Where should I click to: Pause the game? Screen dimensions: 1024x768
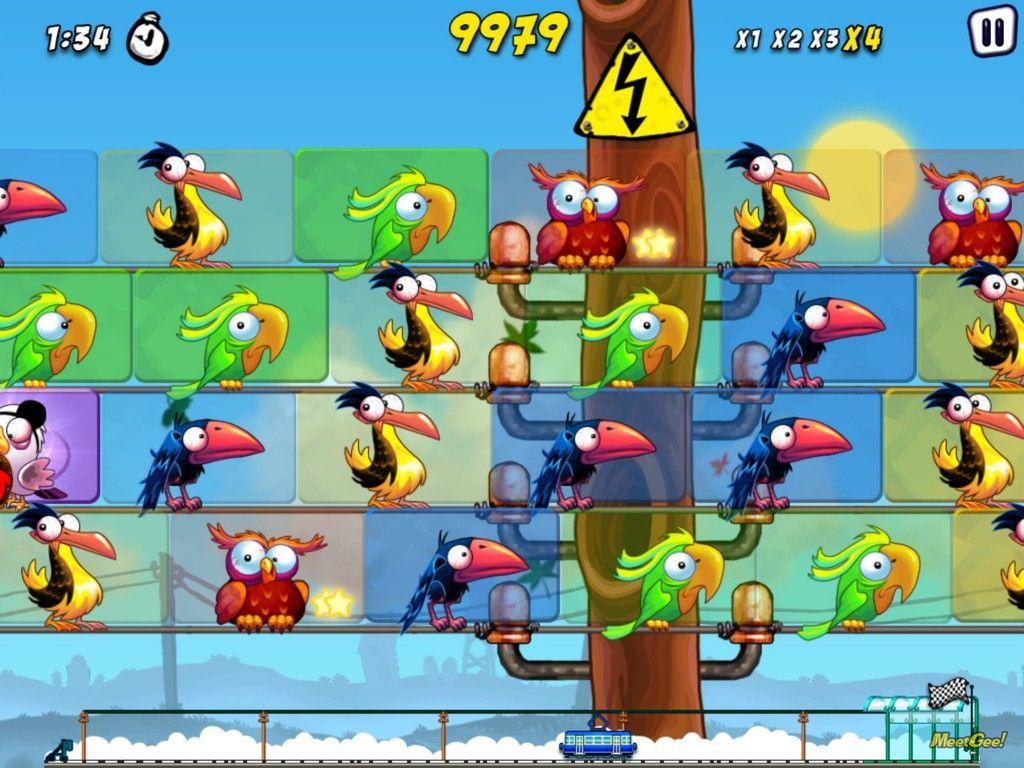tap(992, 32)
